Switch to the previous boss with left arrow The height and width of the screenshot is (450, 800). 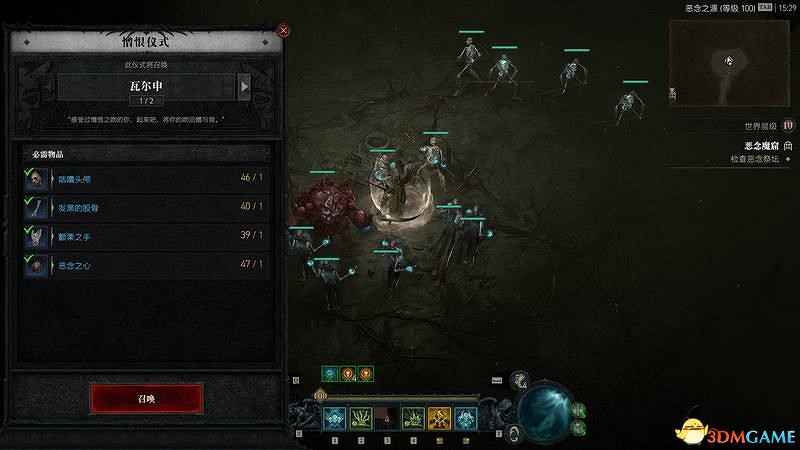(x=49, y=87)
